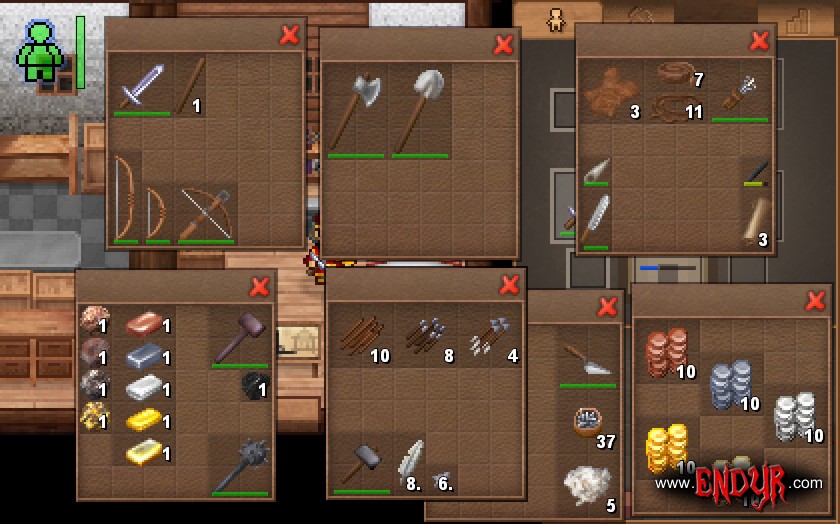The image size is (840, 524).
Task: Close the container holding the axe and shovel
Action: pos(504,44)
